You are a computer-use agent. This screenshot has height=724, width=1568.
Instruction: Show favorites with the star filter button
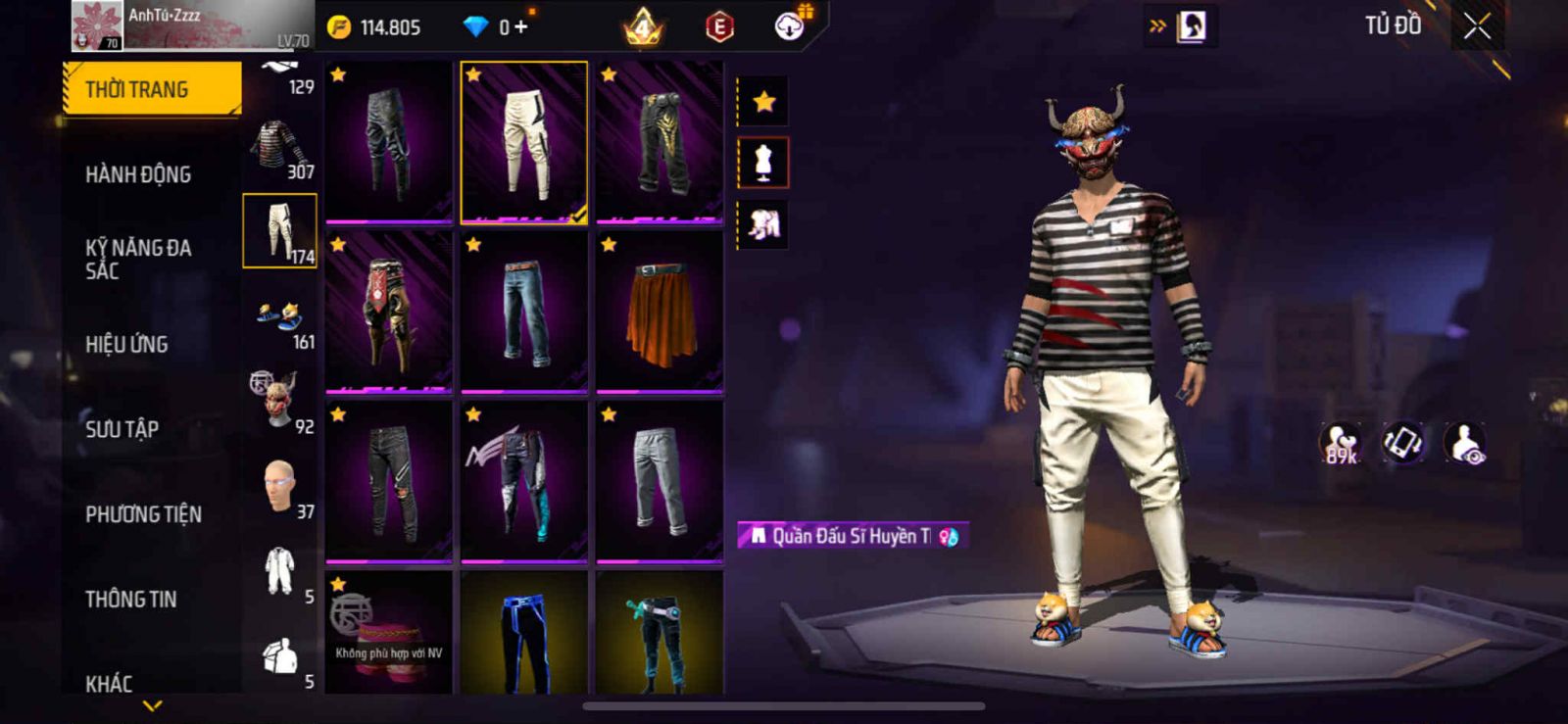[x=763, y=101]
